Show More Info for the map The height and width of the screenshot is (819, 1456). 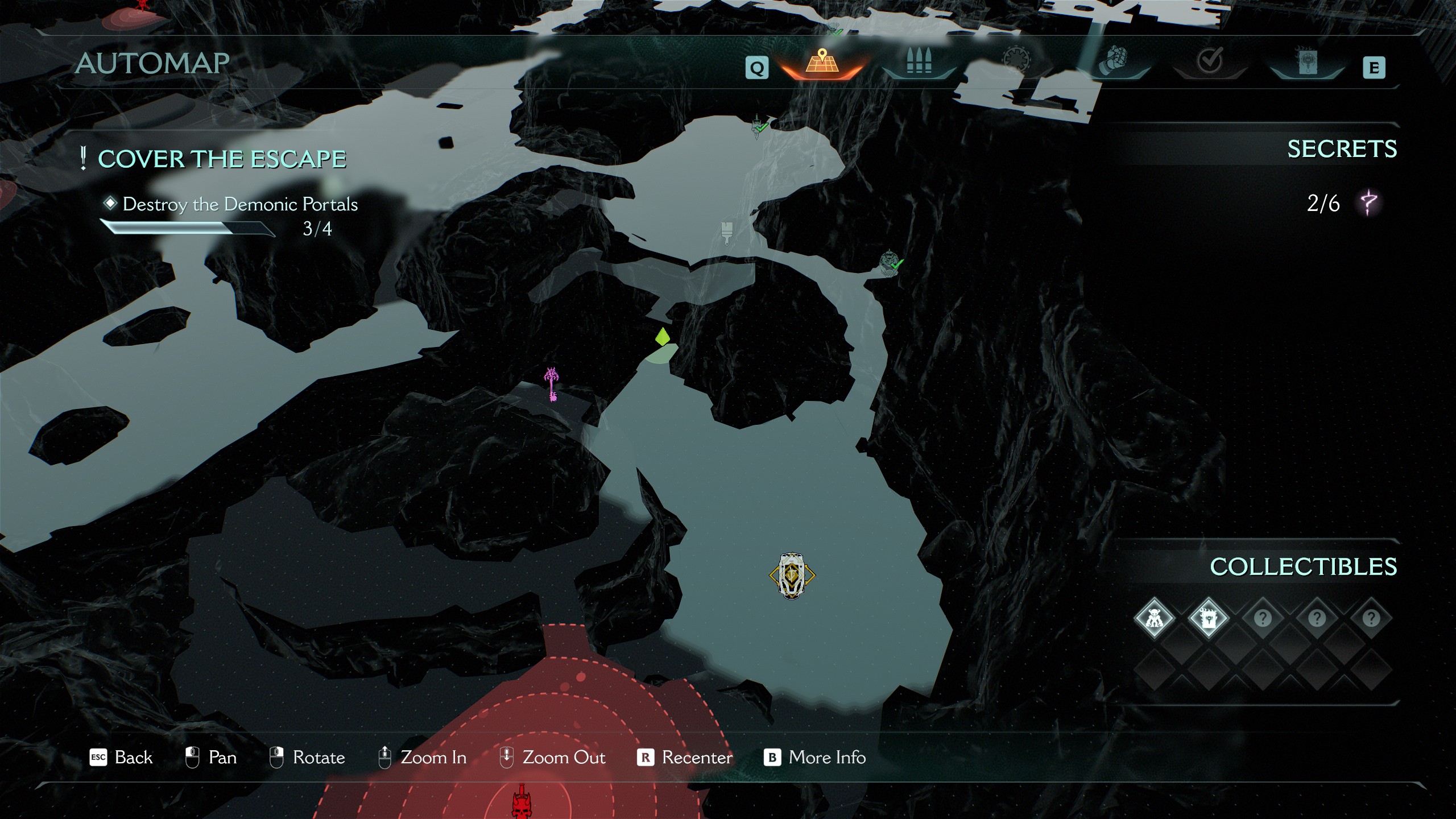pos(814,758)
